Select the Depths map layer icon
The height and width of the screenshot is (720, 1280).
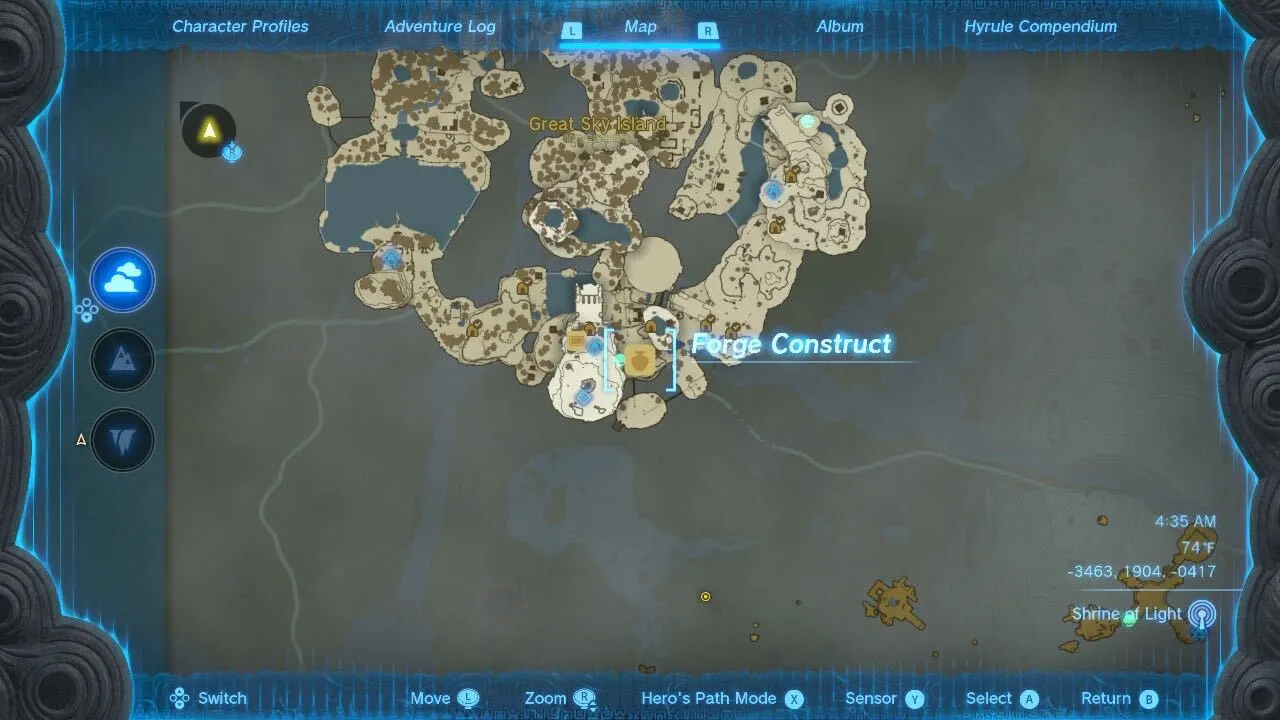122,438
